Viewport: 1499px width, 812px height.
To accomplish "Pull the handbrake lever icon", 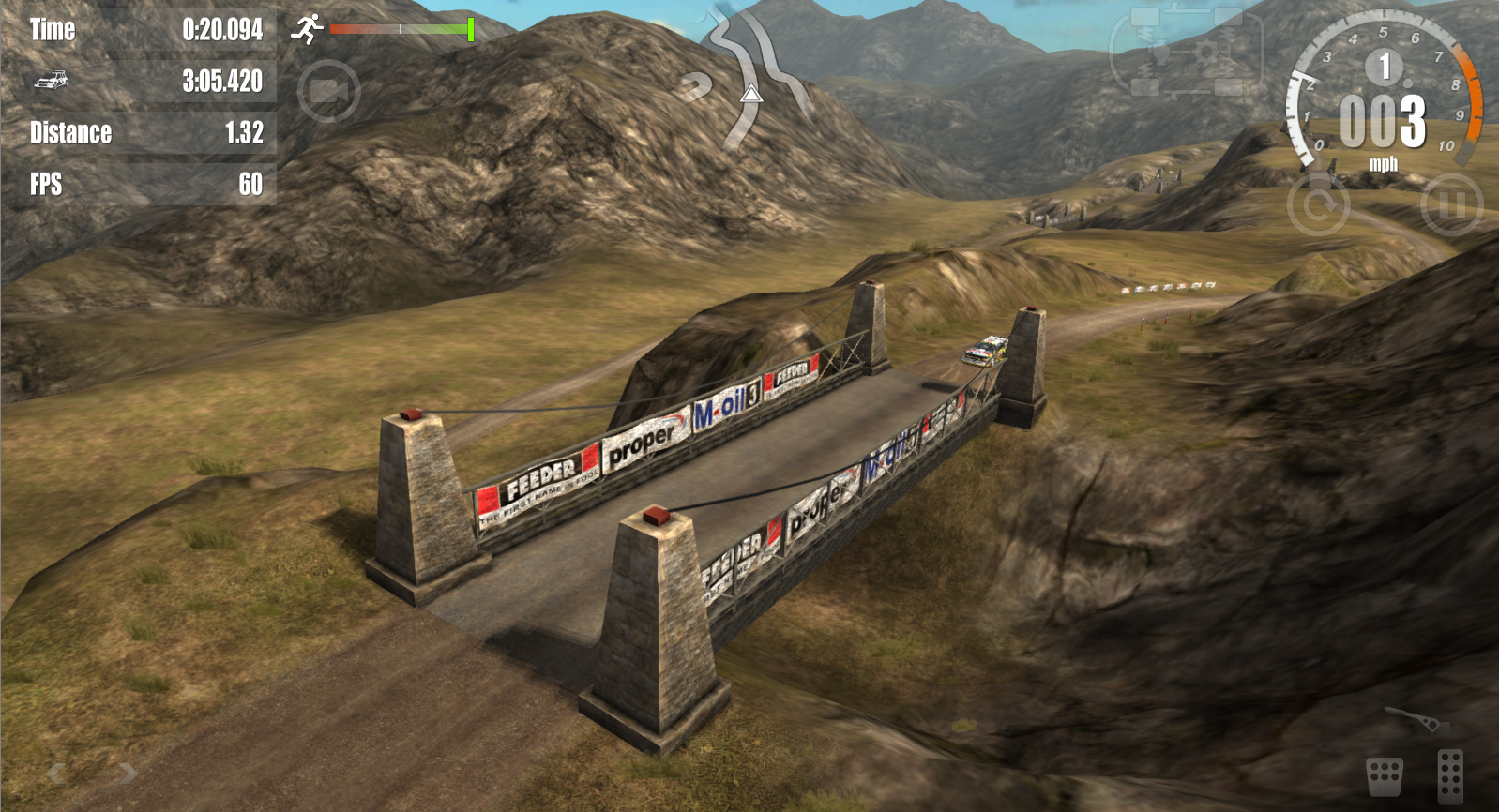I will [1417, 721].
